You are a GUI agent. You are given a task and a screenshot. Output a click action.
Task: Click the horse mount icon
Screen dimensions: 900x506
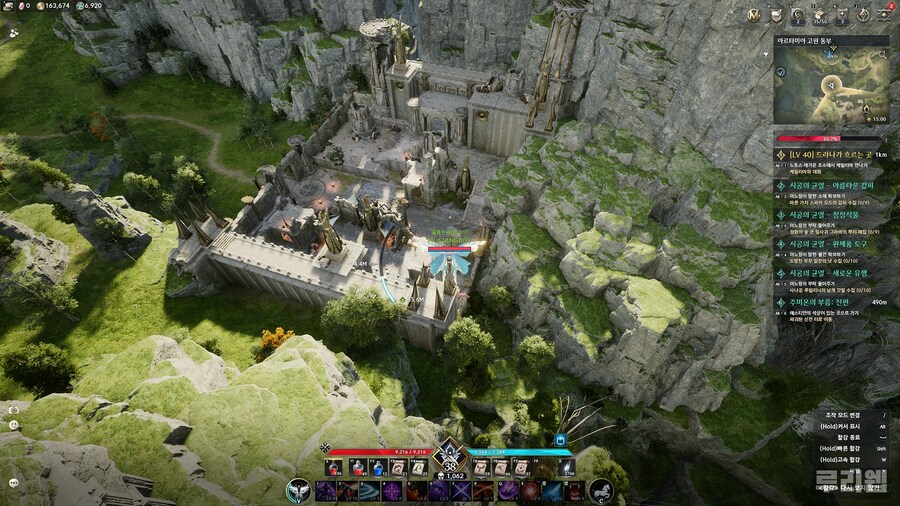pyautogui.click(x=601, y=491)
